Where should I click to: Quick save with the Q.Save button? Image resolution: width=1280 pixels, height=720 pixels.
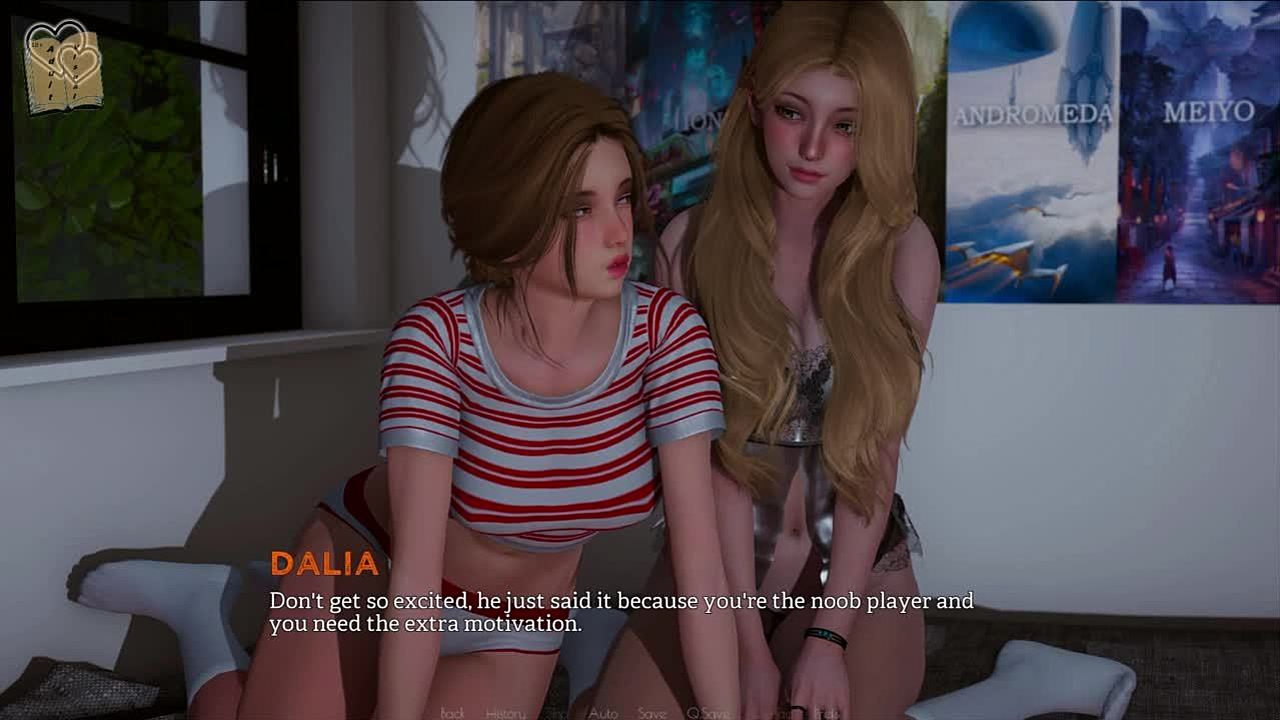706,713
